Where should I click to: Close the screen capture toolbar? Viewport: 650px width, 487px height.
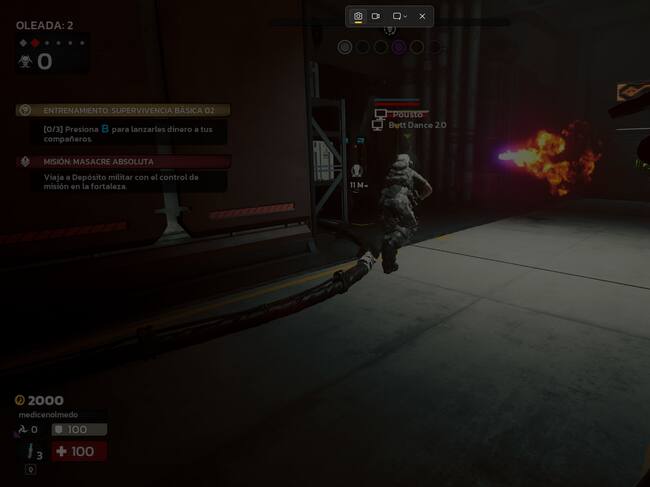[x=422, y=16]
